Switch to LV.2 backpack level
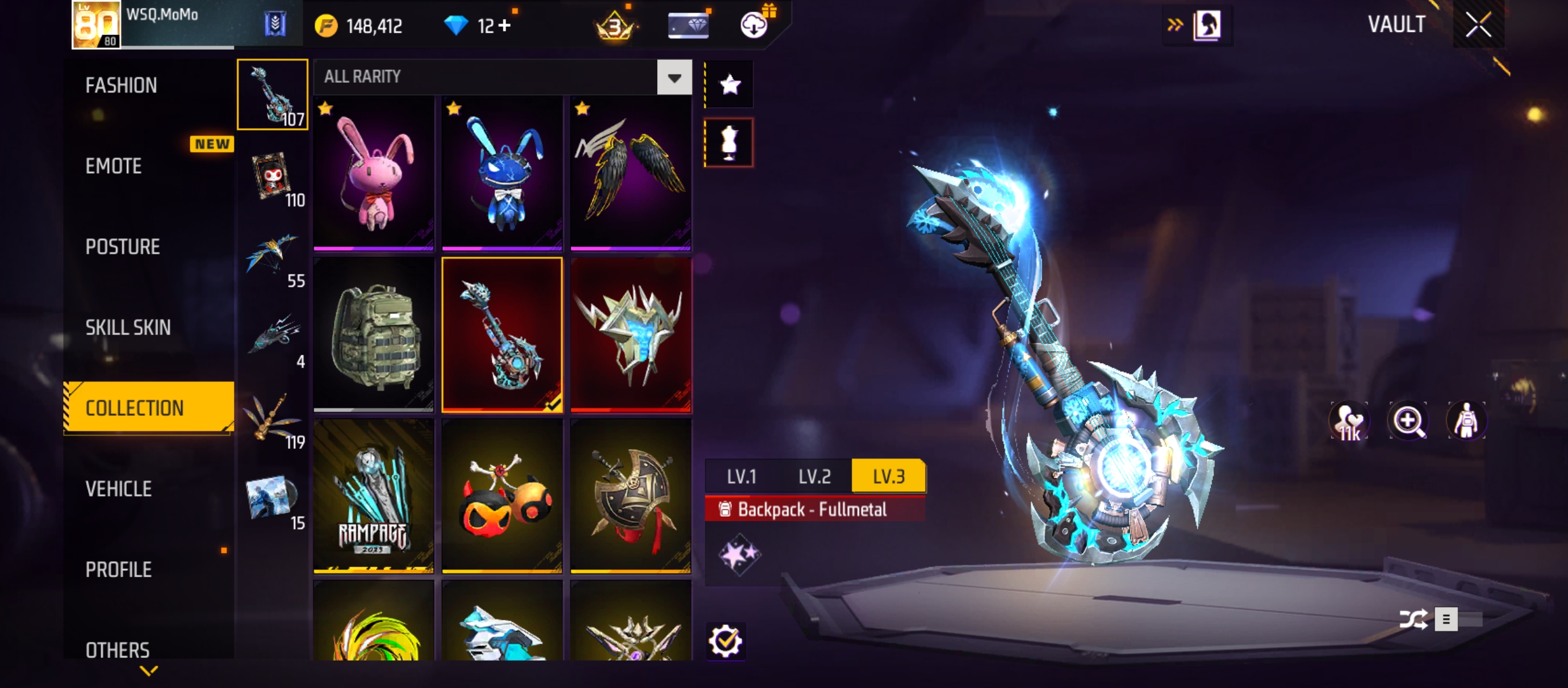Screen dimensions: 1568x688 click(x=815, y=477)
